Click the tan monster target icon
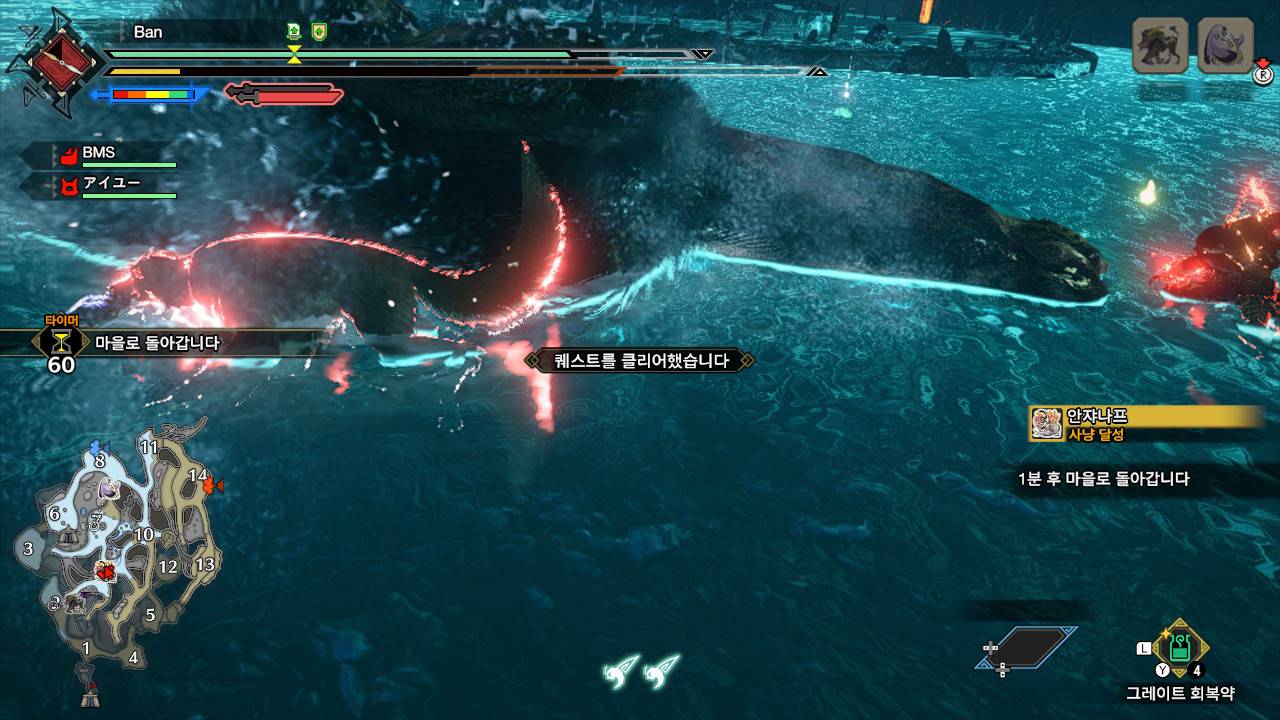 point(1160,45)
